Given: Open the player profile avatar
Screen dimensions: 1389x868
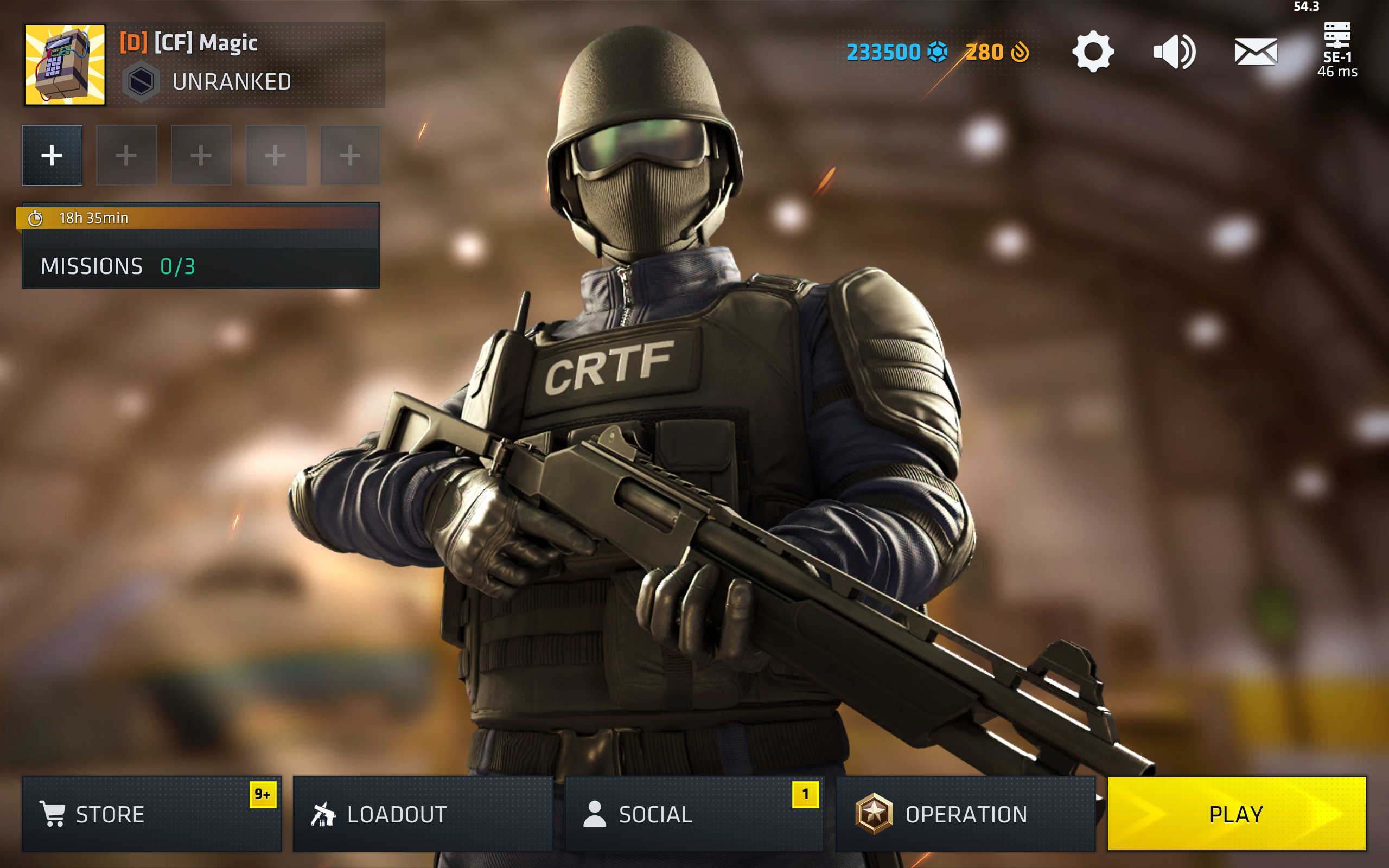Looking at the screenshot, I should (x=65, y=65).
